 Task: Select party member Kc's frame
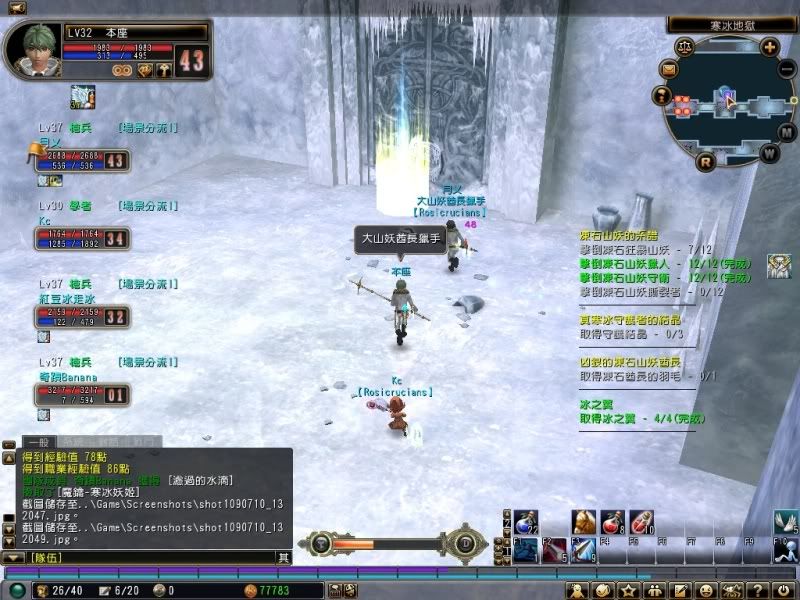[x=80, y=239]
